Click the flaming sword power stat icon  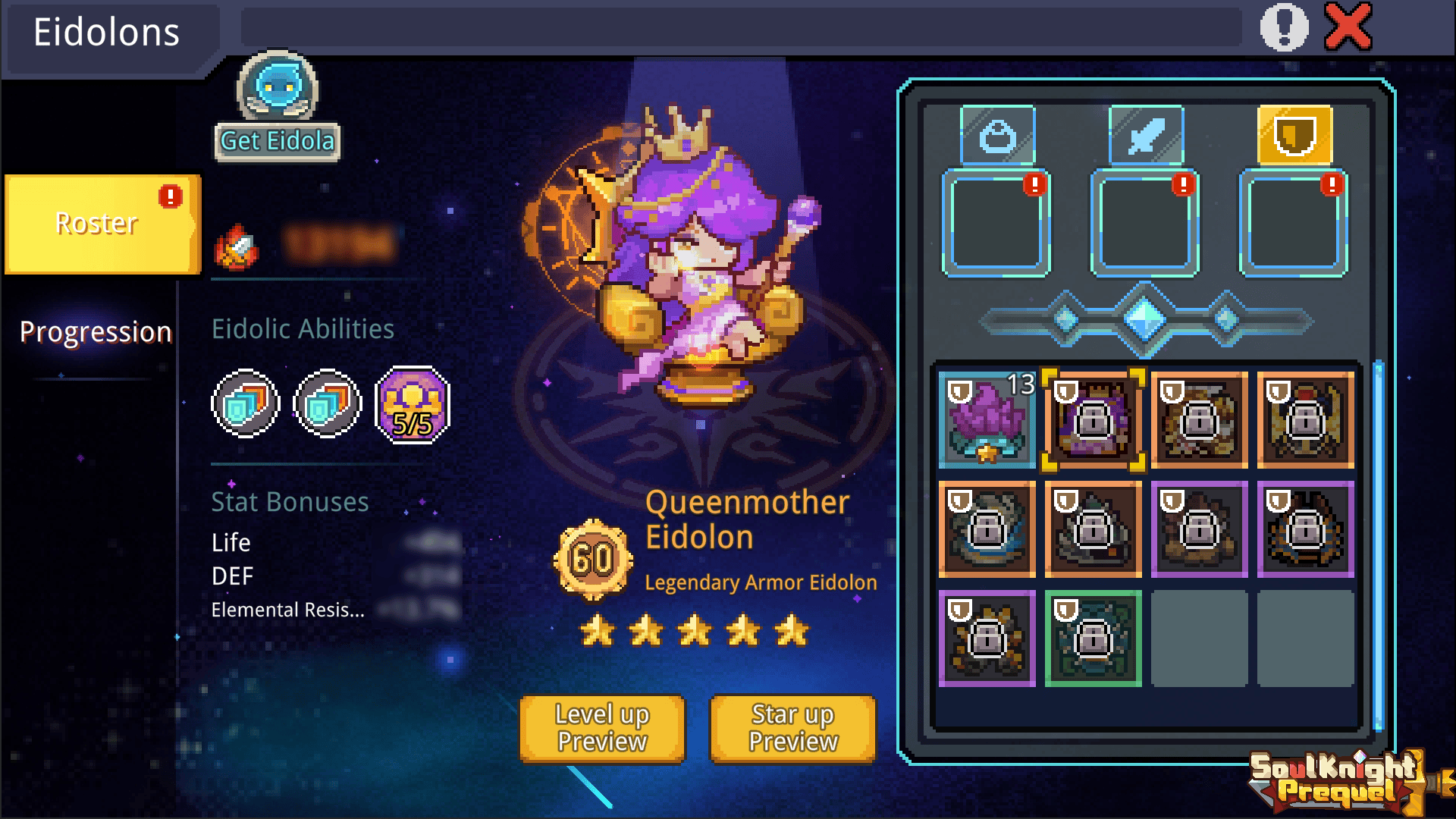pyautogui.click(x=234, y=245)
